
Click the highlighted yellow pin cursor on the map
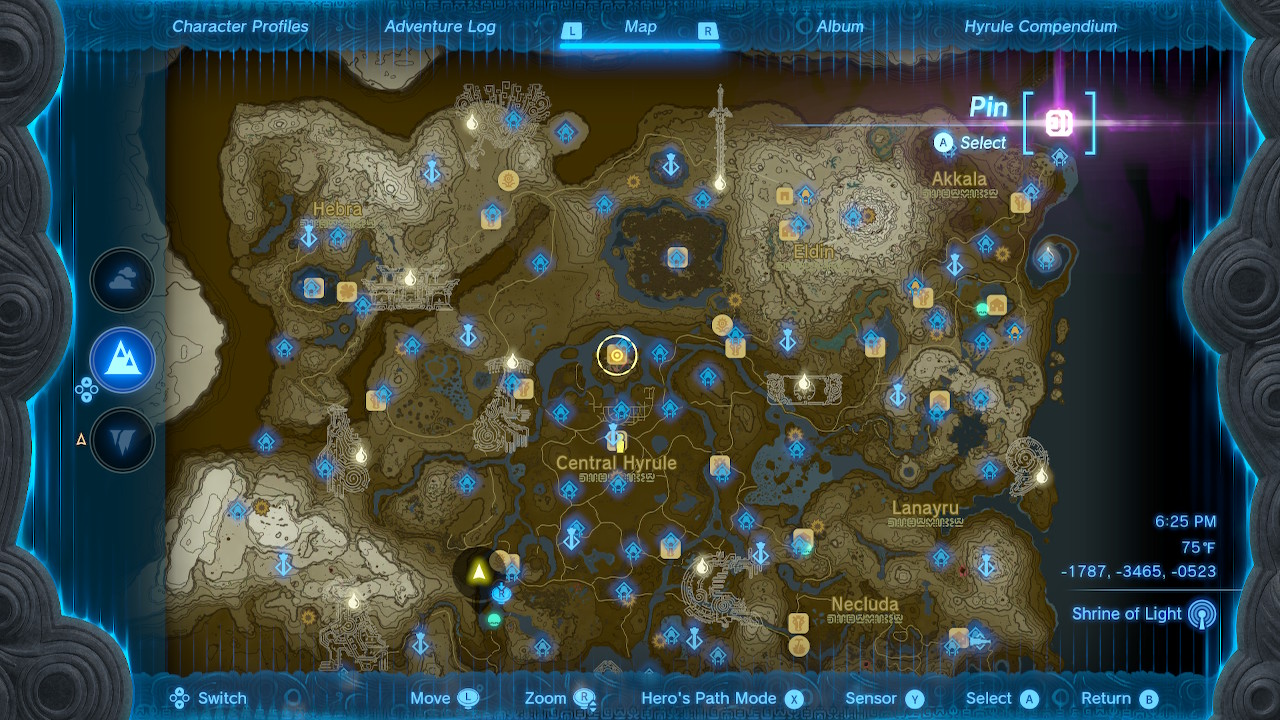(x=617, y=354)
